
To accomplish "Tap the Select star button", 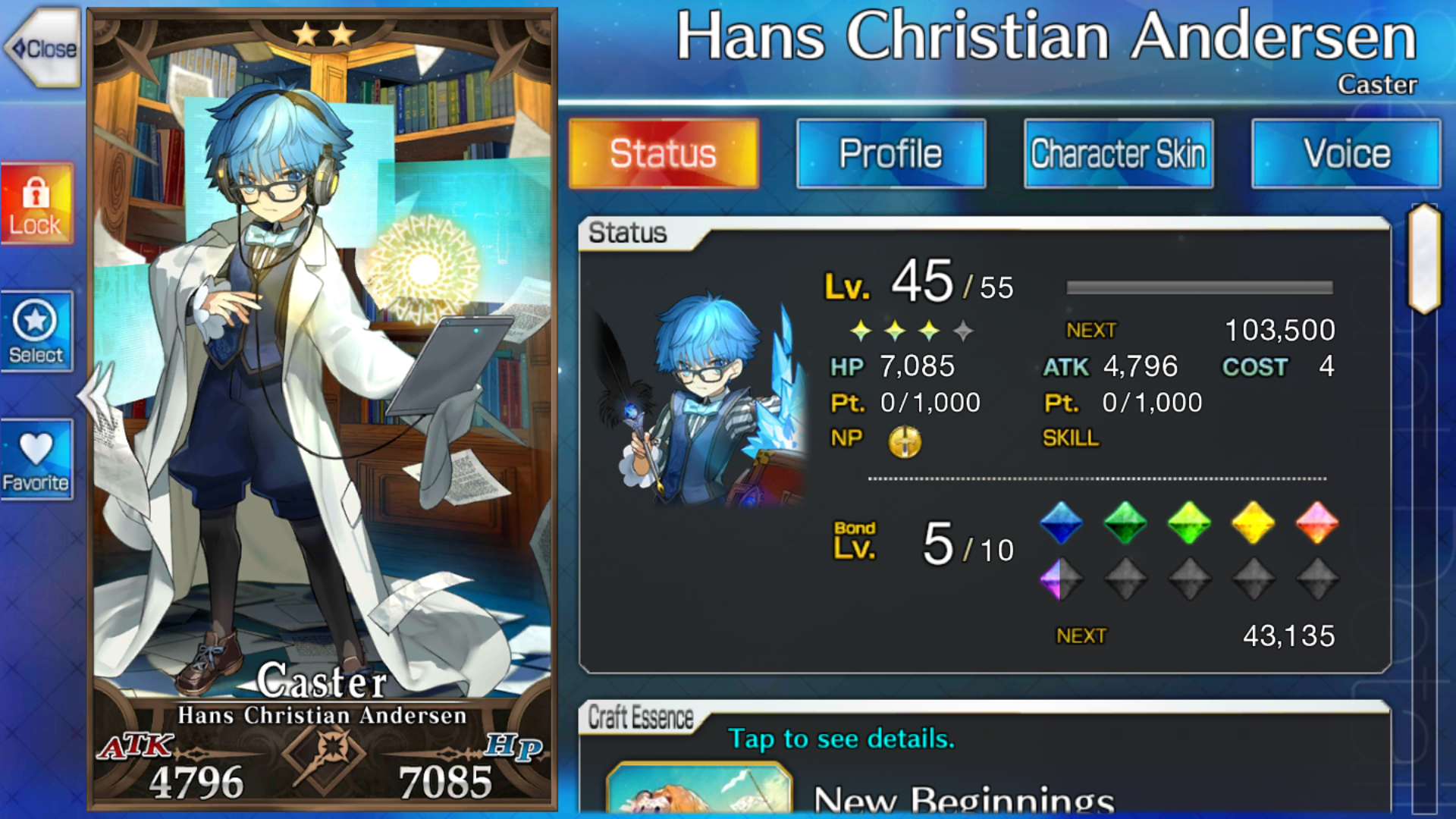I will click(36, 332).
